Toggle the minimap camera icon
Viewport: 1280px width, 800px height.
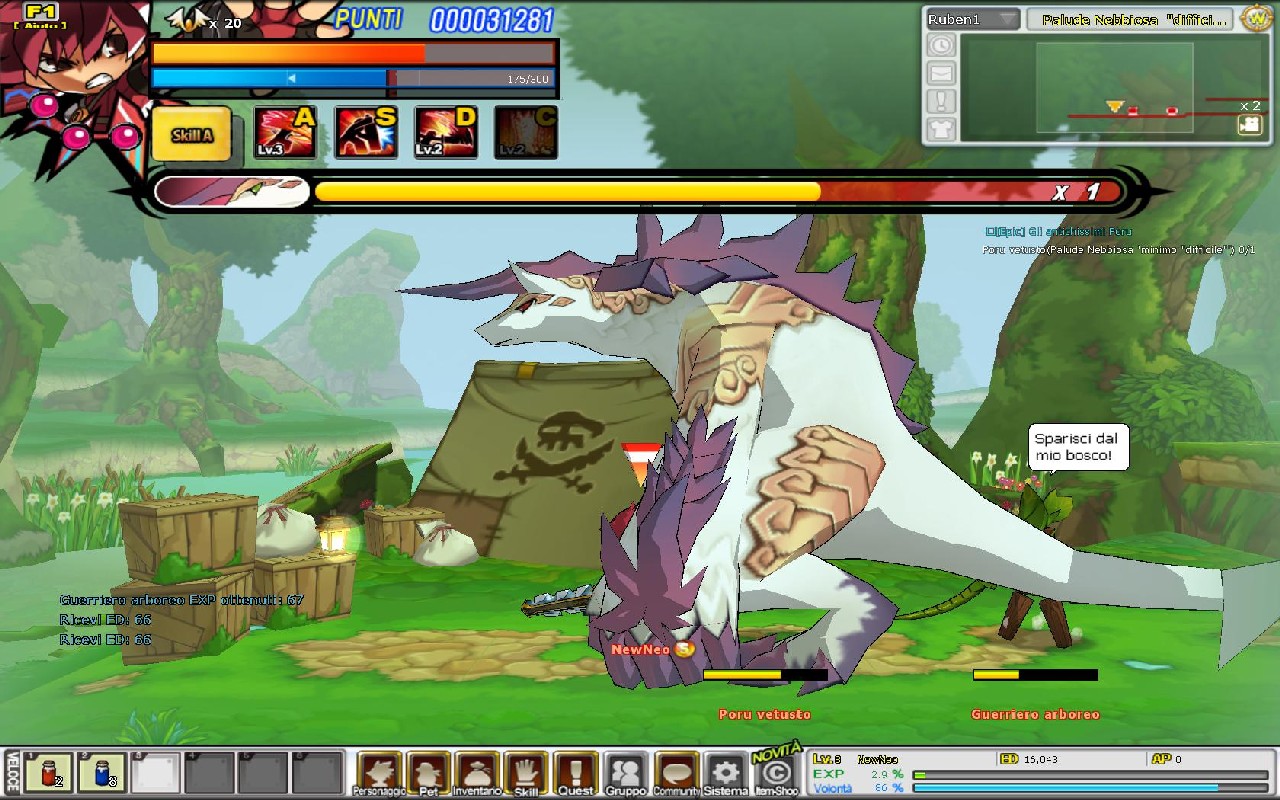(1249, 124)
